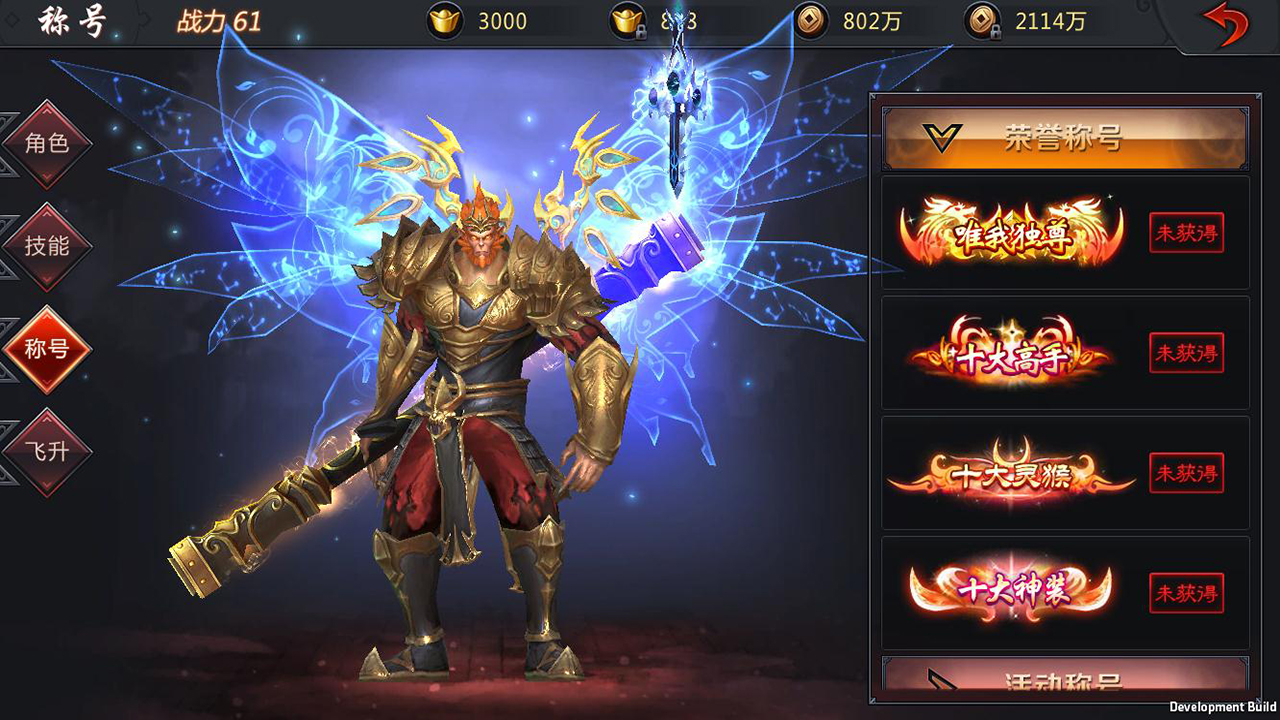Click 未获得 next to 十大神装

point(1186,593)
